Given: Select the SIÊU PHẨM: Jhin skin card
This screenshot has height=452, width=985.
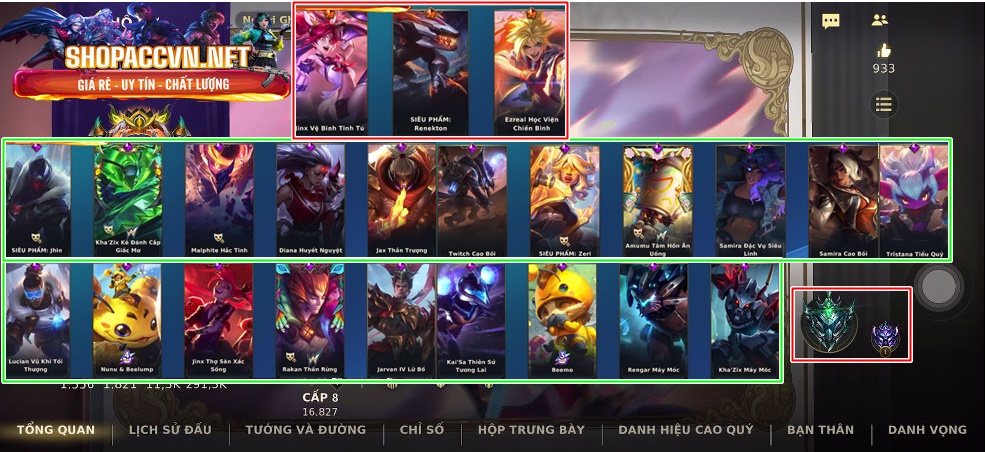Looking at the screenshot, I should point(39,200).
